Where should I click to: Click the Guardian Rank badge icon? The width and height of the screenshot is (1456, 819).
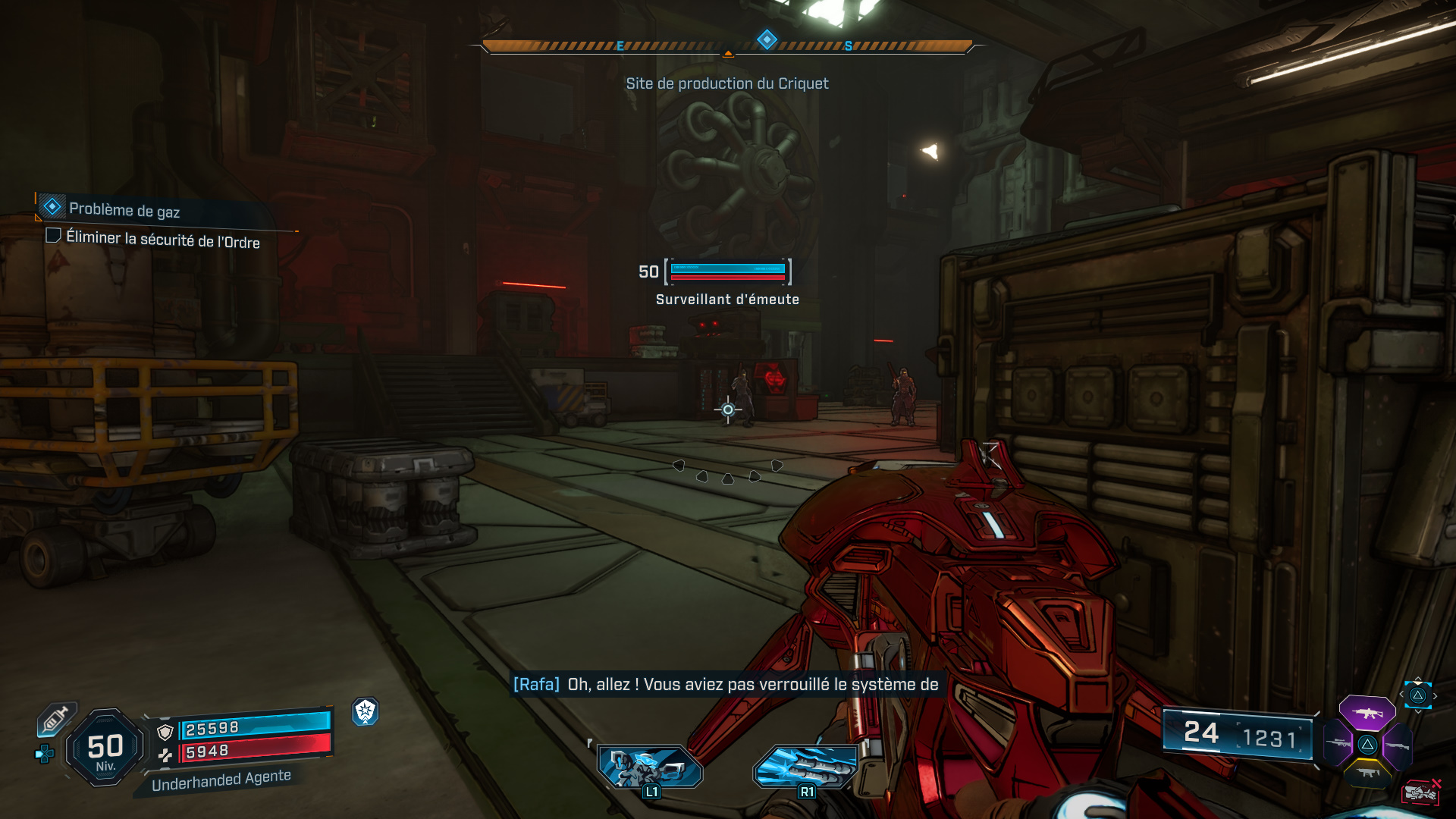(366, 713)
